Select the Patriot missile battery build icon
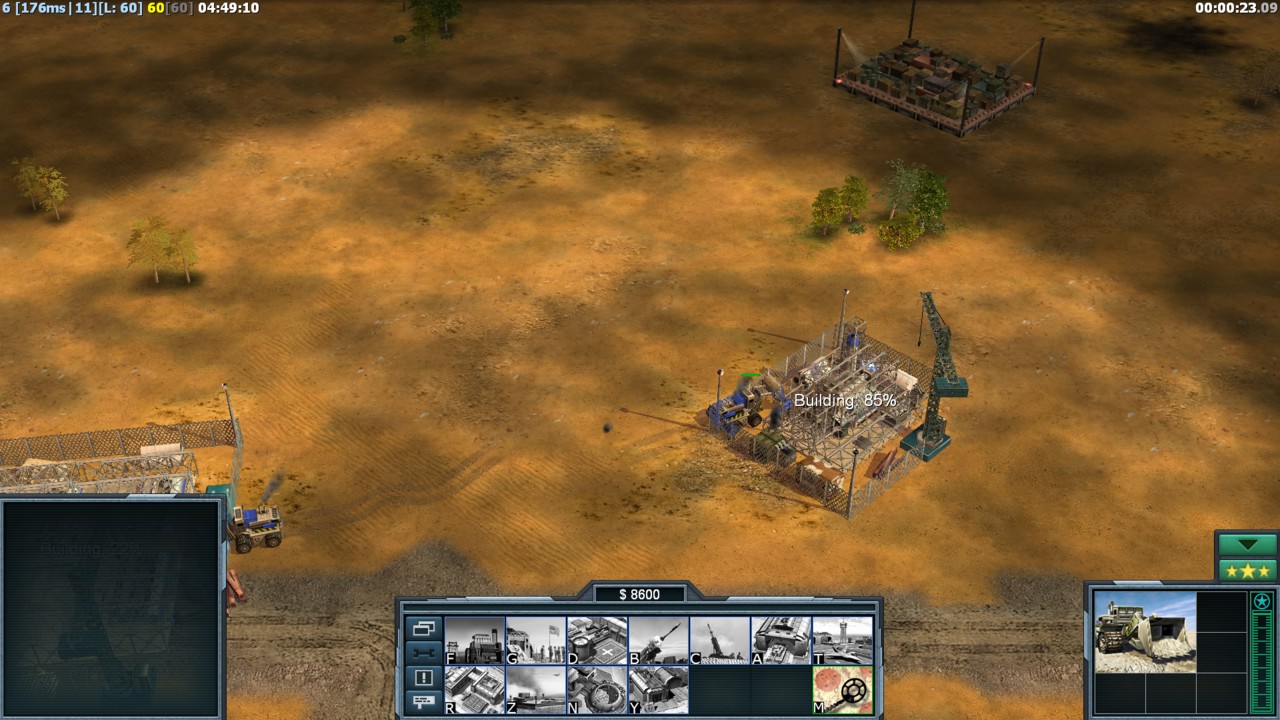 click(x=658, y=640)
